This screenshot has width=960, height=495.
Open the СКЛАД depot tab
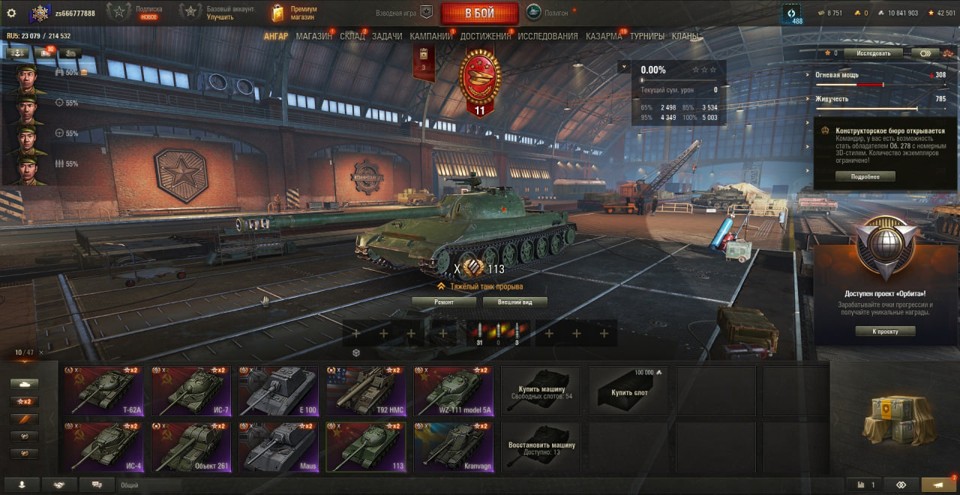tap(353, 36)
